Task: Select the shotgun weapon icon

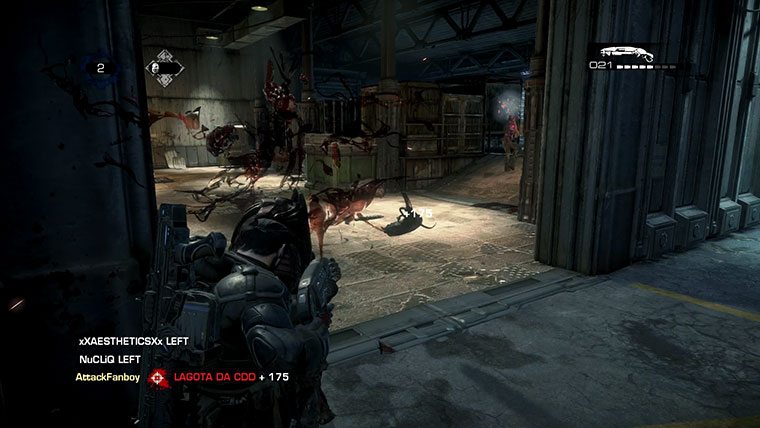Action: click(626, 52)
